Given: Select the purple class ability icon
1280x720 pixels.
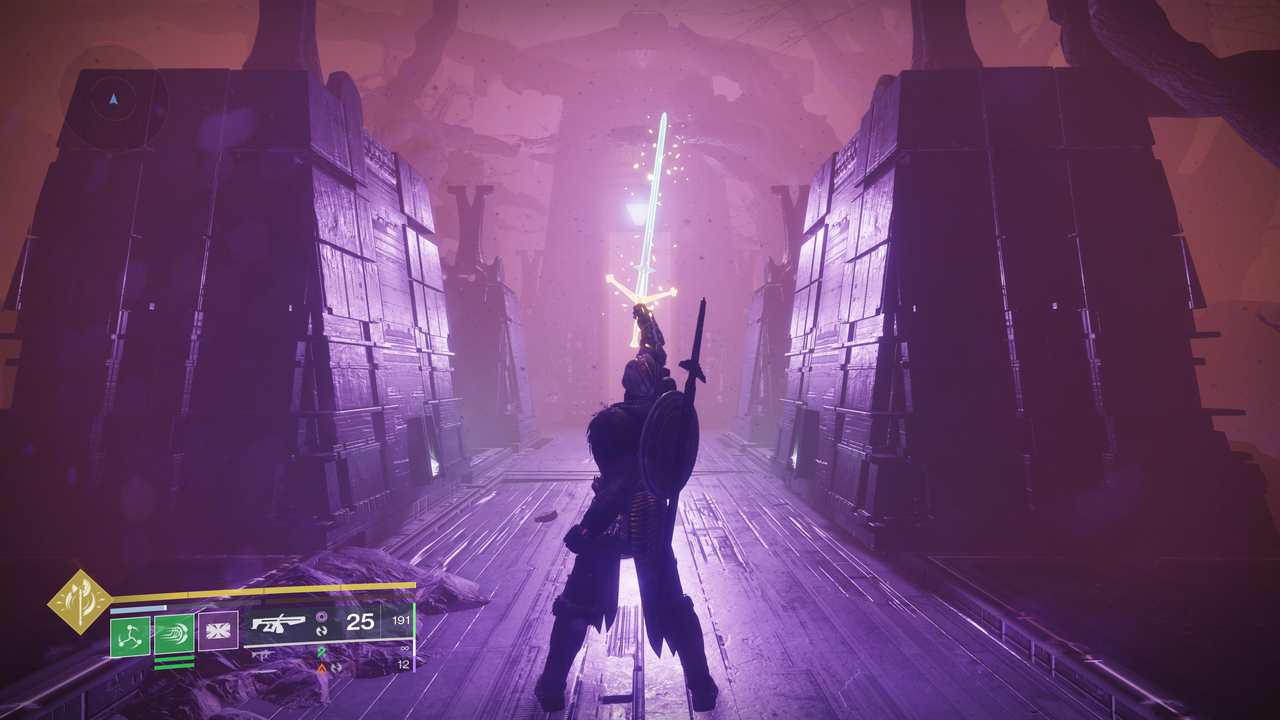Looking at the screenshot, I should coord(218,631).
